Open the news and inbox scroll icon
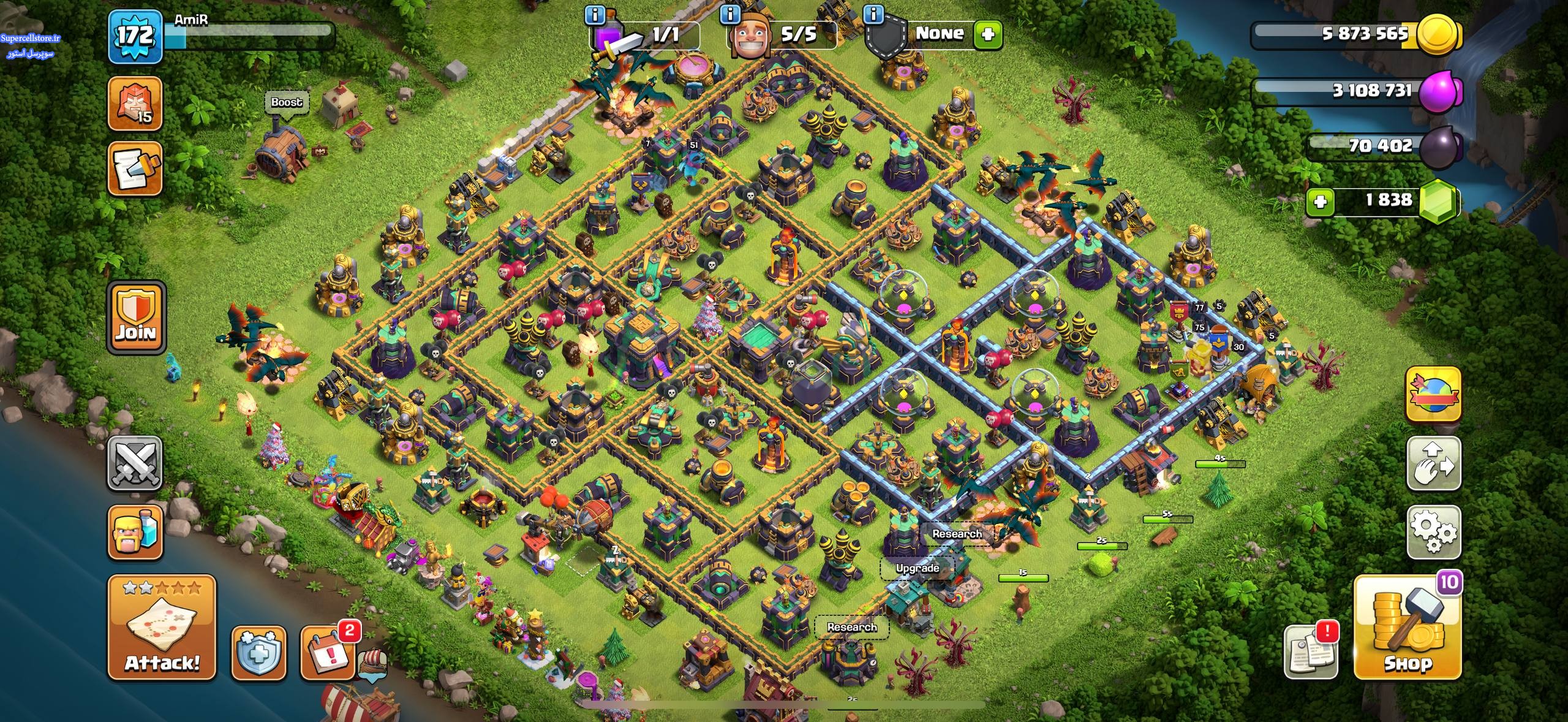The width and height of the screenshot is (1568, 722). coord(135,169)
